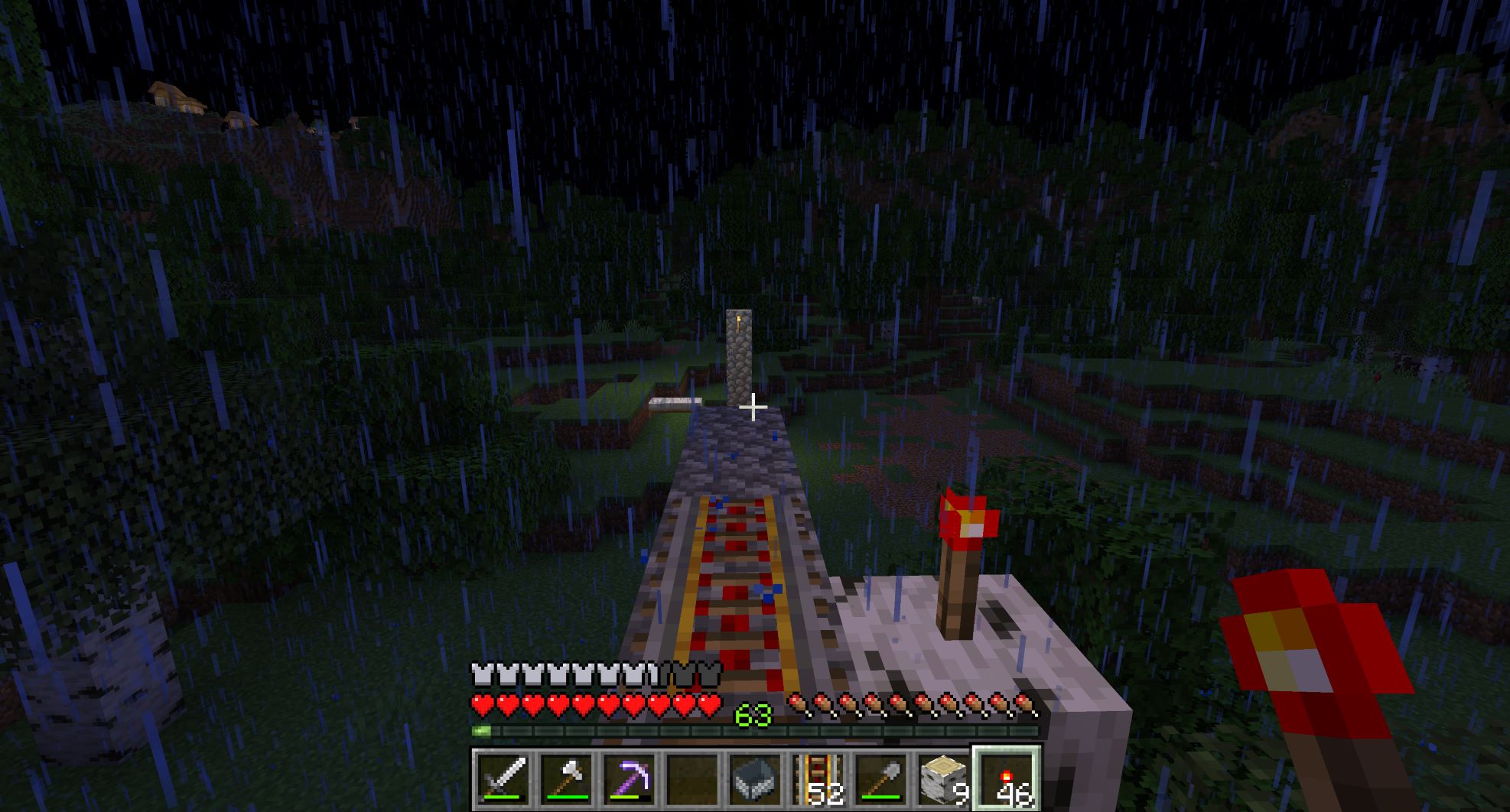This screenshot has height=812, width=1510.
Task: Choose the birch log stack of 9
Action: click(x=942, y=780)
